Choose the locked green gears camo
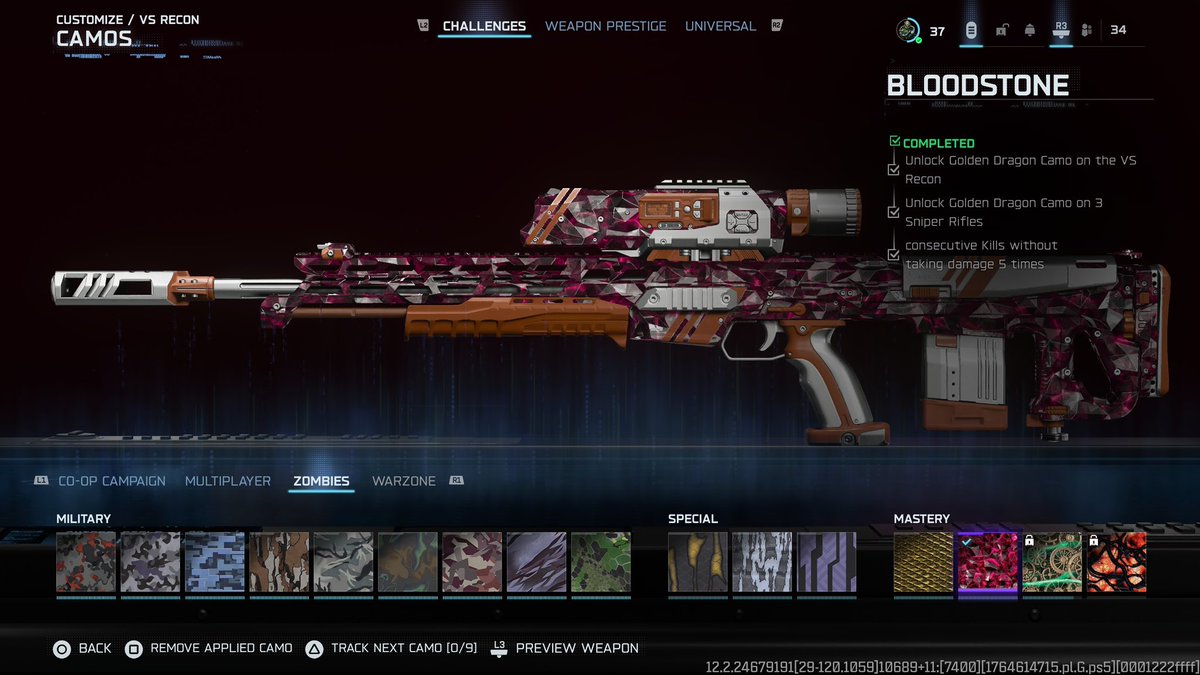Viewport: 1200px width, 675px height. [x=1052, y=562]
